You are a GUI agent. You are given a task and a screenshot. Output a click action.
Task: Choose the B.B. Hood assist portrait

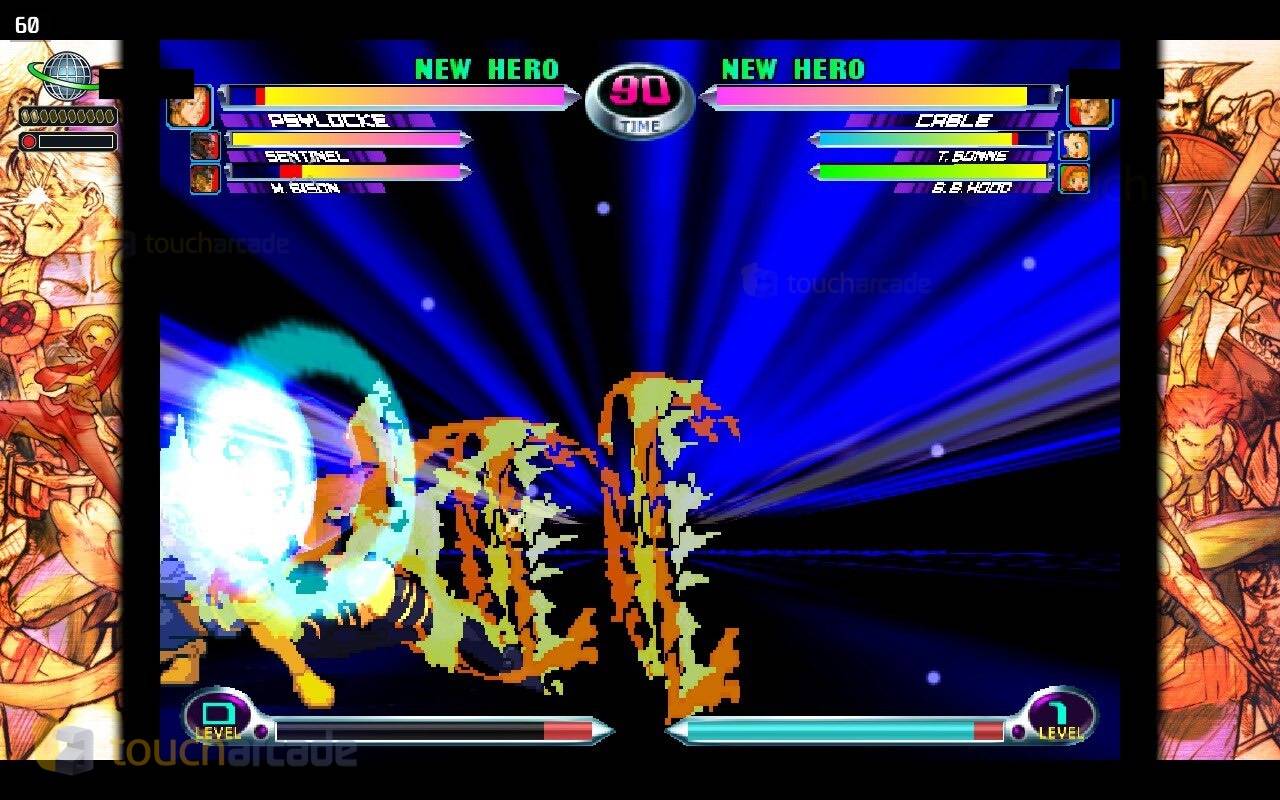1074,179
